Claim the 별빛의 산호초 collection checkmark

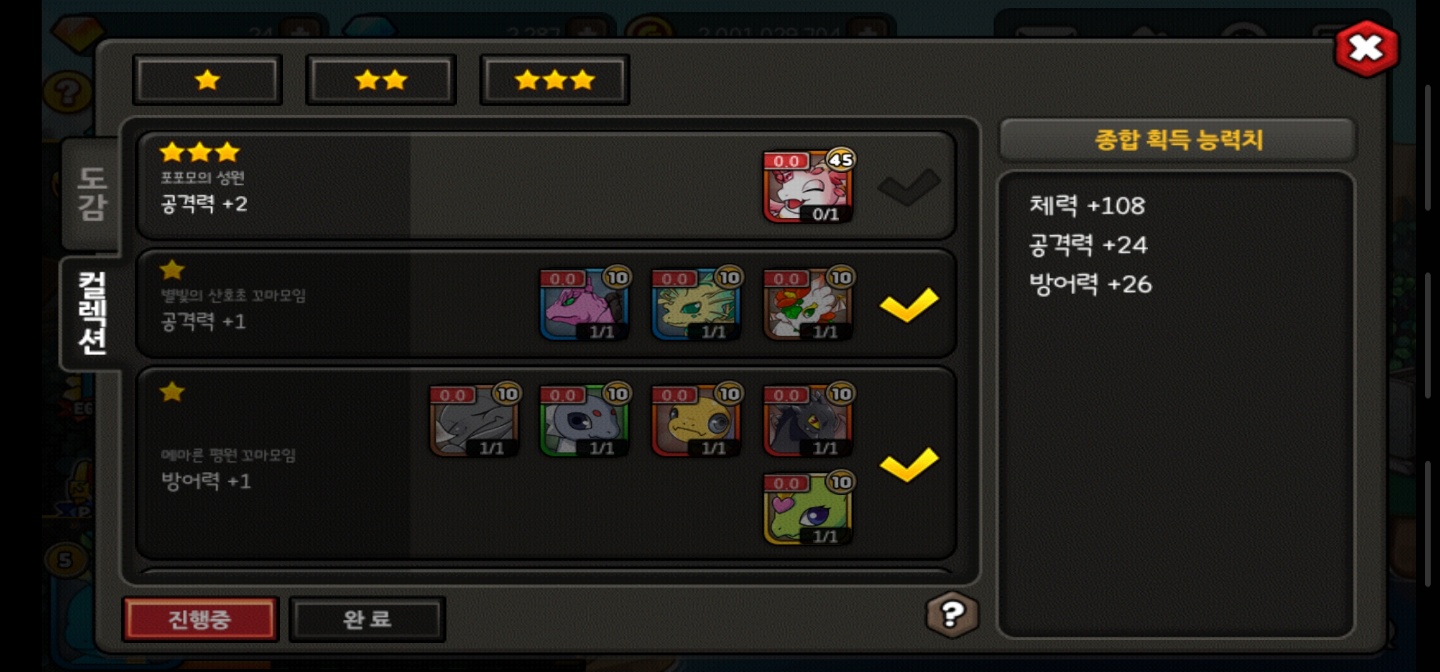909,304
